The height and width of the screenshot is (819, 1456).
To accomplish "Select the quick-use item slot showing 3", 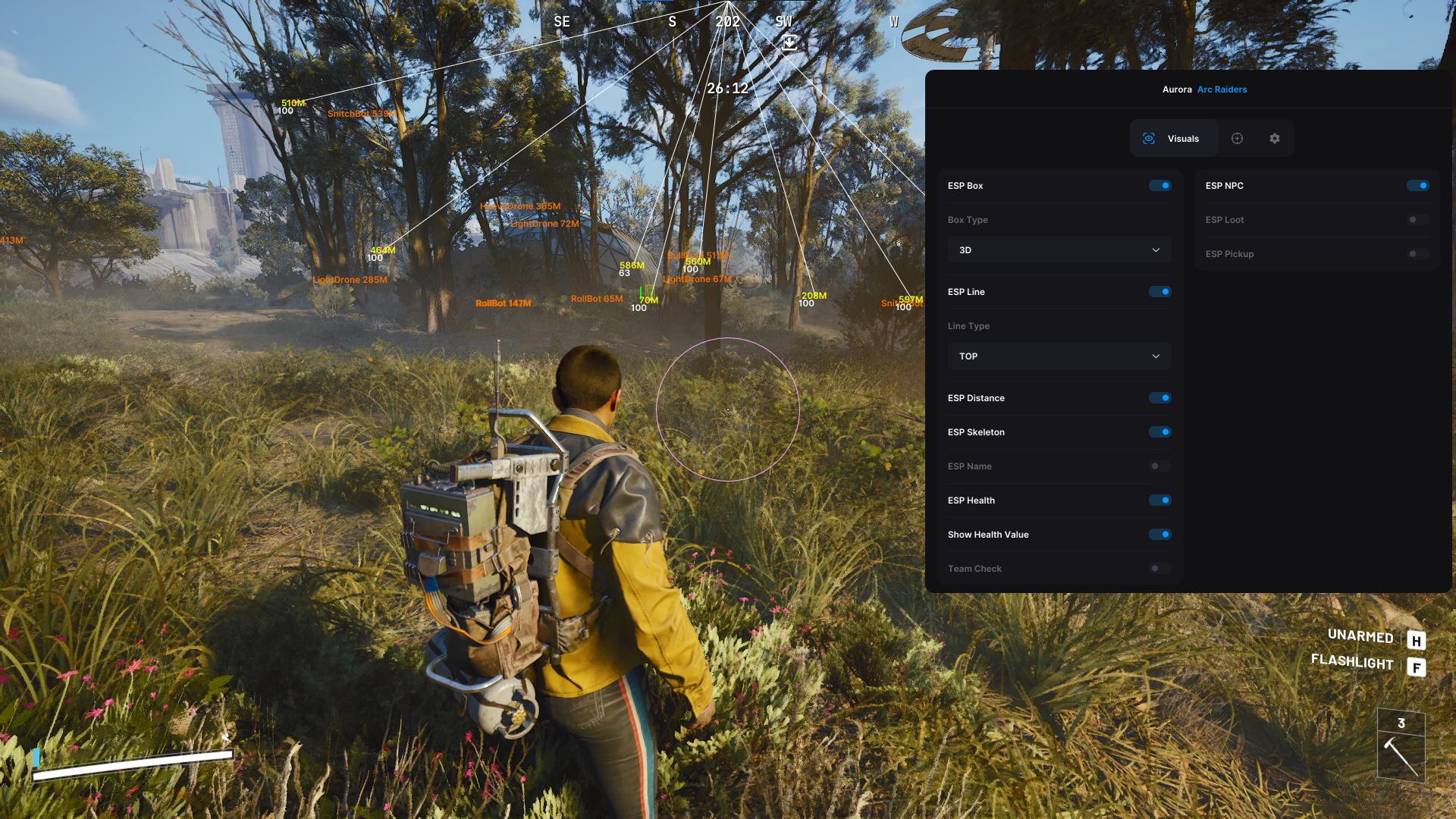I will pos(1401,745).
